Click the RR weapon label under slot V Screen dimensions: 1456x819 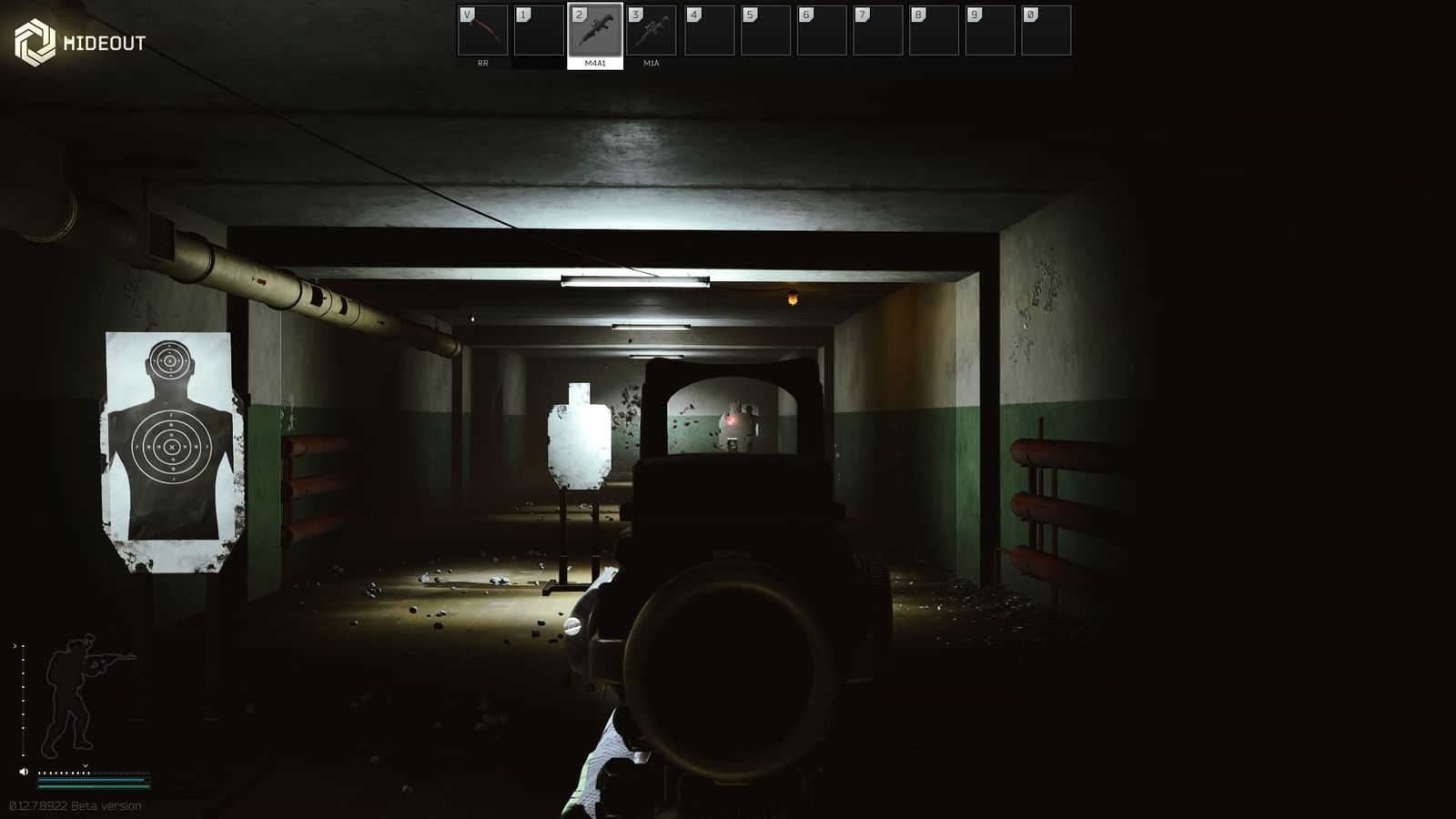pos(481,65)
